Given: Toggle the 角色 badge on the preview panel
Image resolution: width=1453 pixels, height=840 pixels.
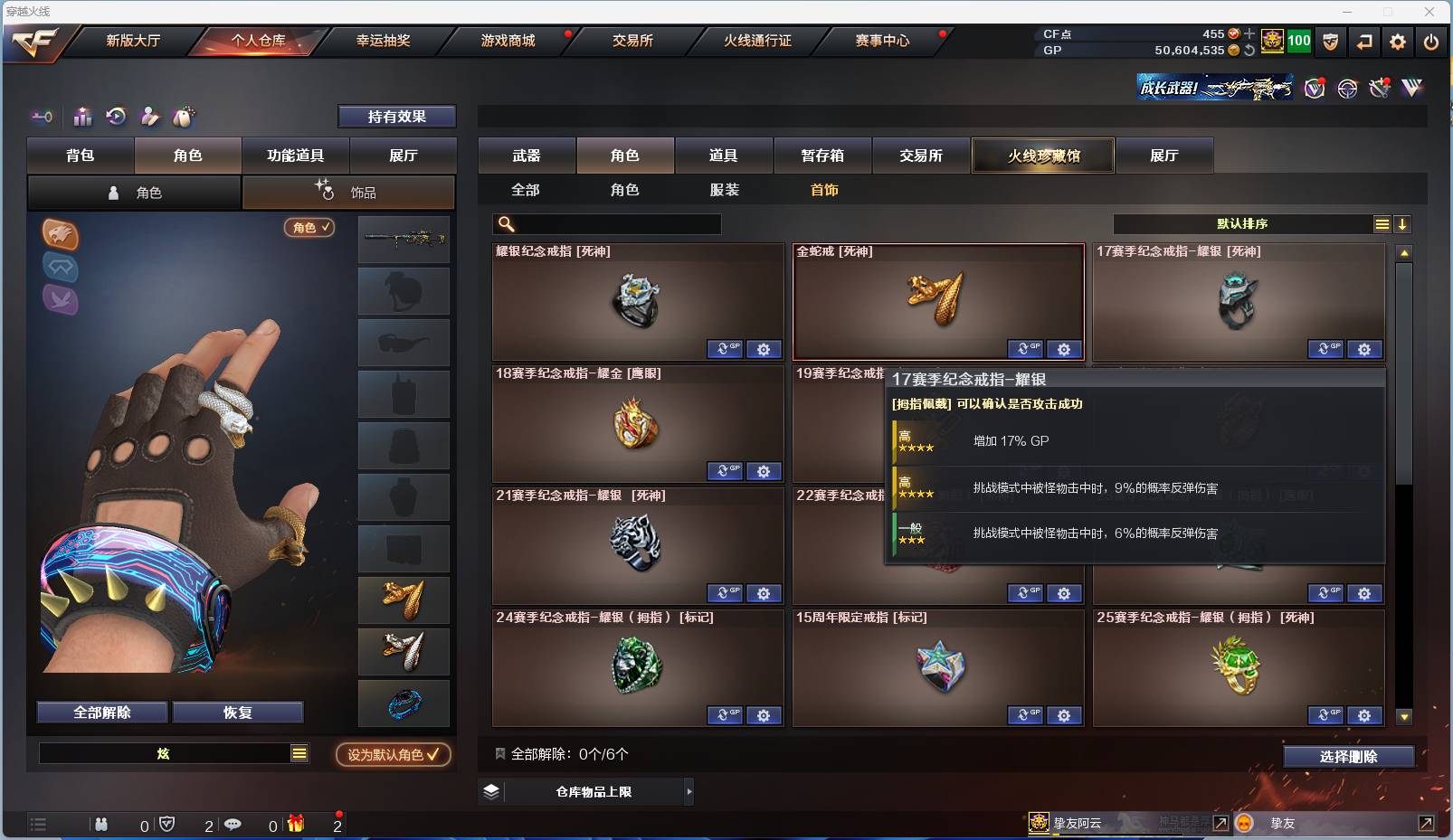Looking at the screenshot, I should 309,228.
